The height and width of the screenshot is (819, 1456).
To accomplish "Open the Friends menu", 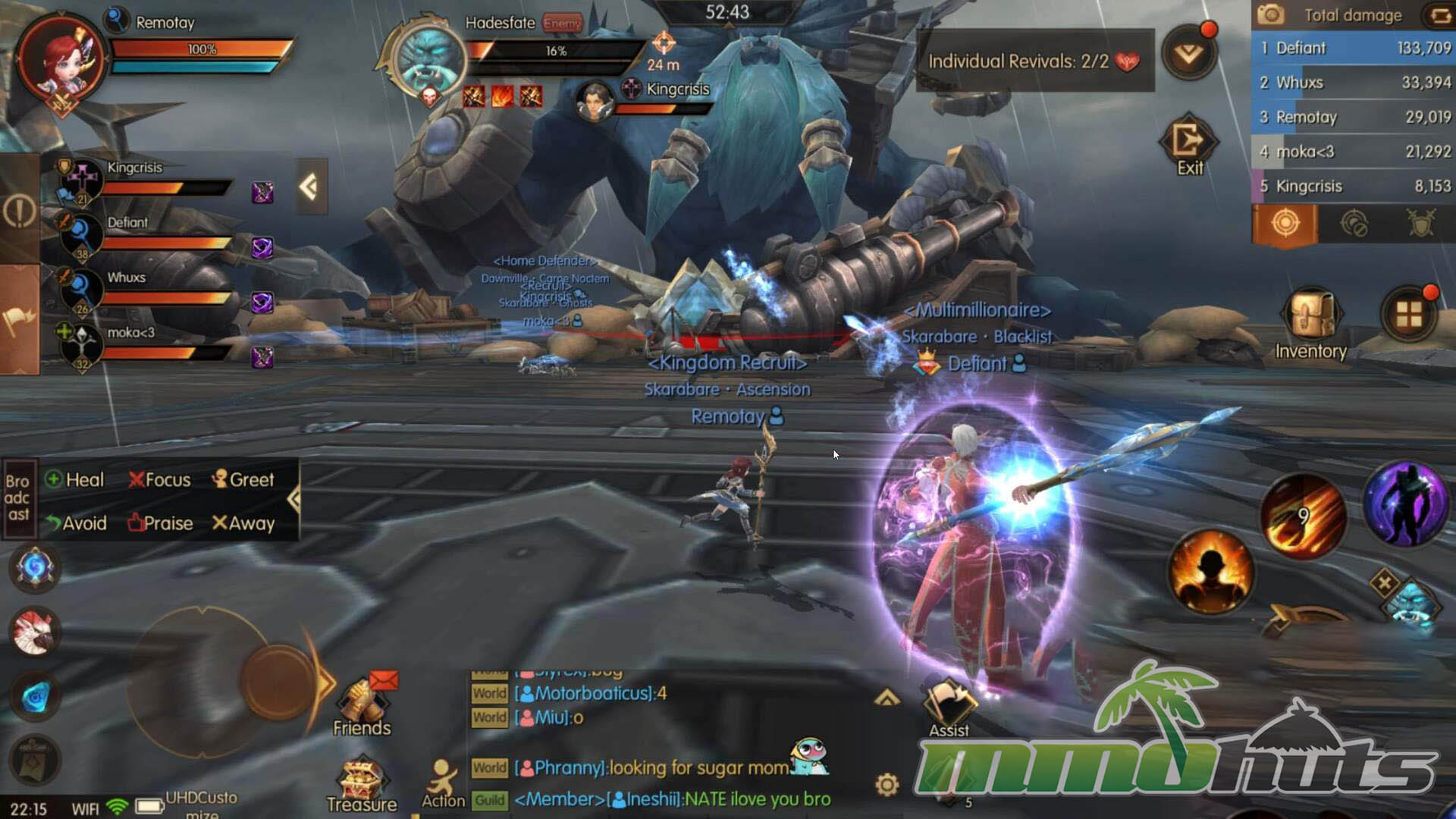I will 362,705.
